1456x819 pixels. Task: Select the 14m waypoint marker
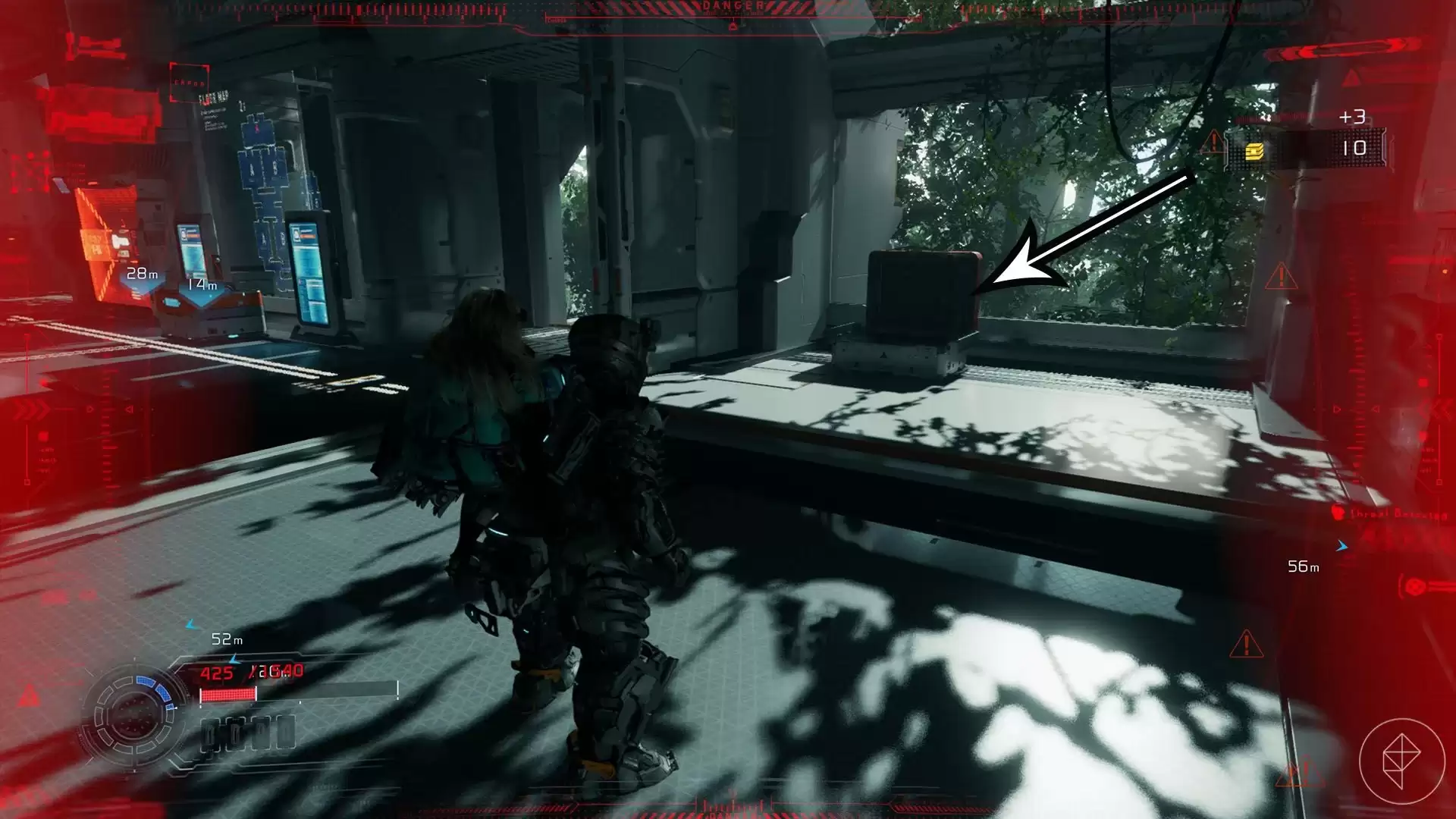[202, 286]
